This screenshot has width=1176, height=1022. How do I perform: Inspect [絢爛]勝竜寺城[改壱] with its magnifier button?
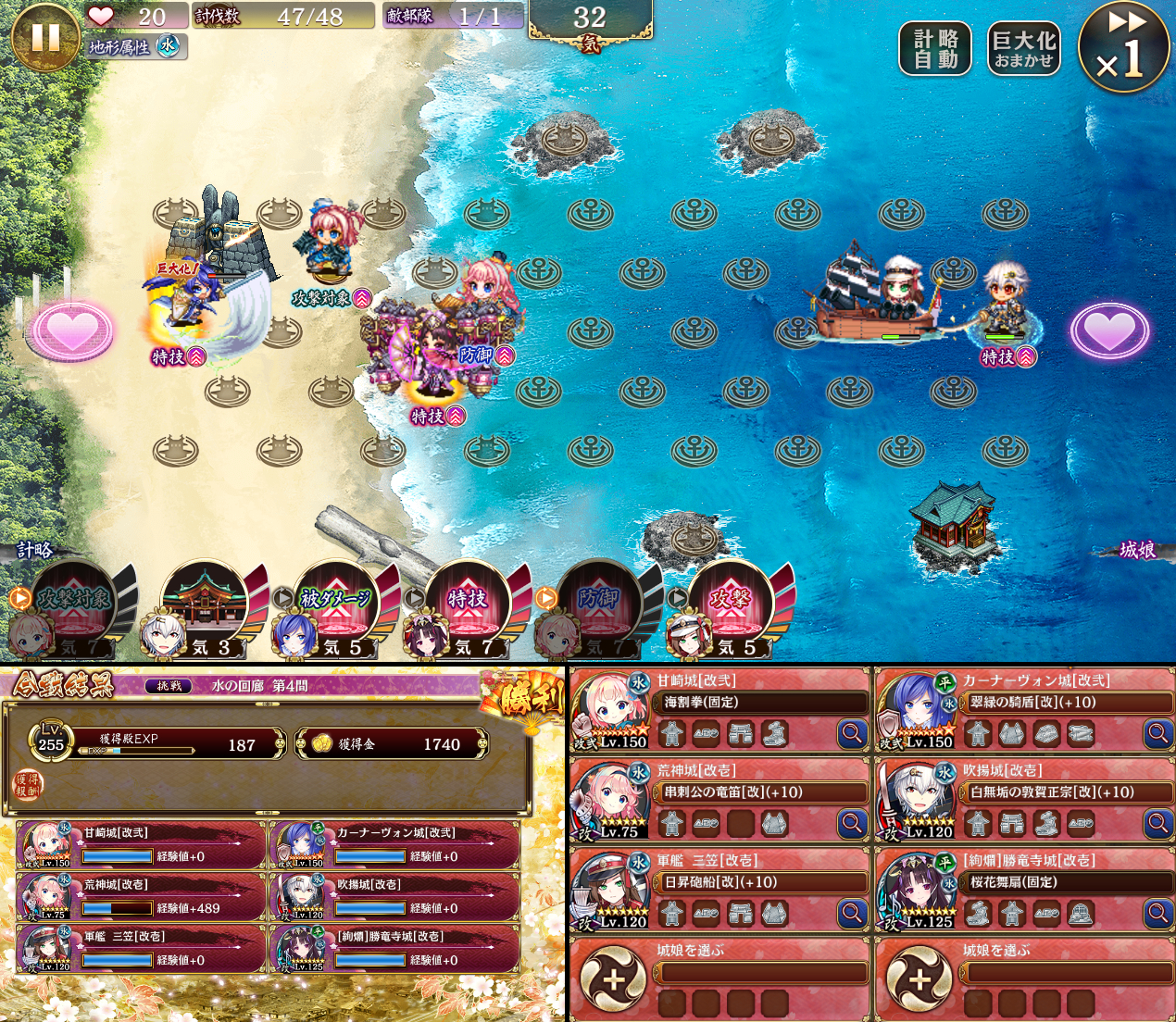pos(1157,913)
